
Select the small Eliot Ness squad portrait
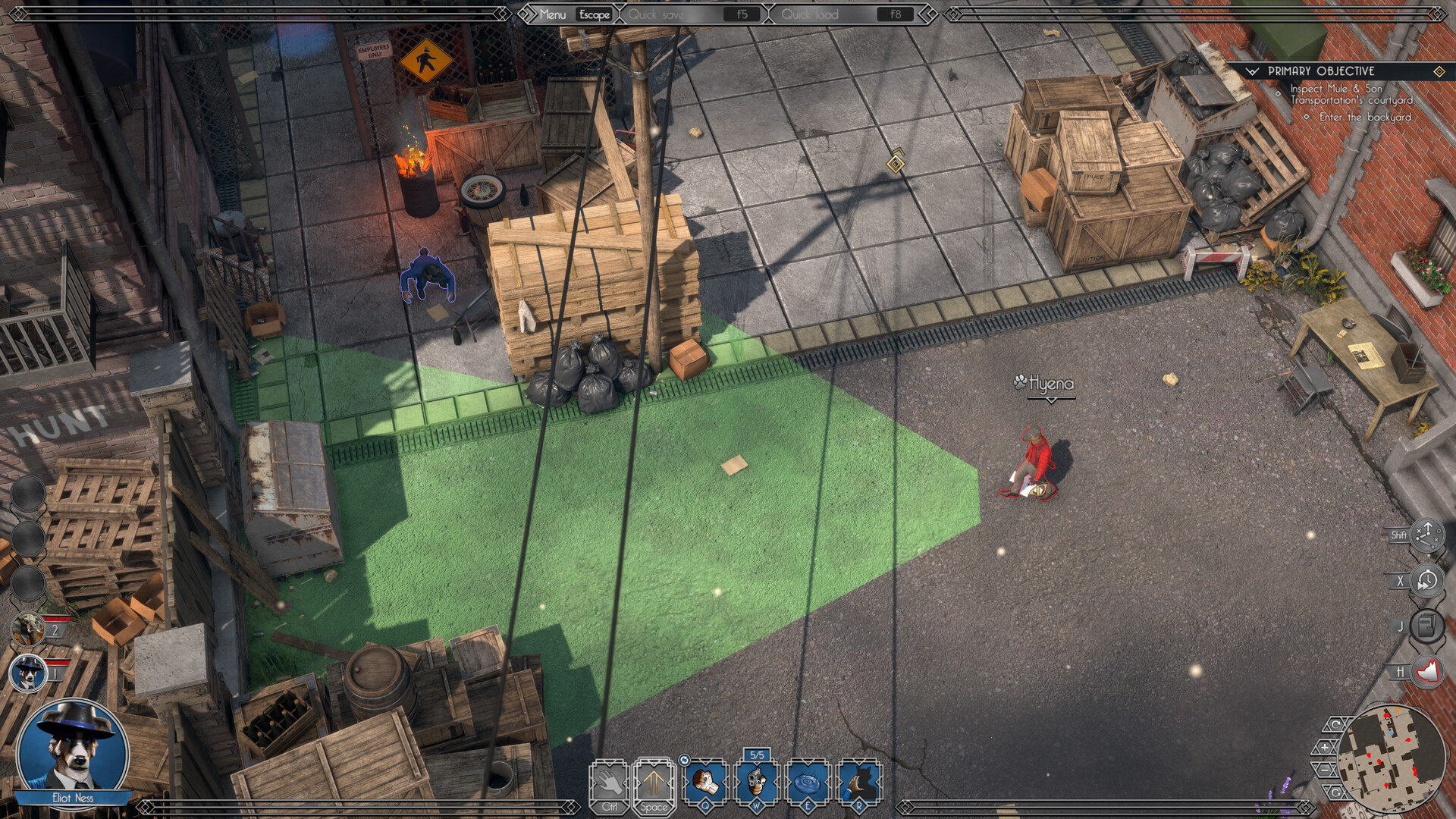pyautogui.click(x=28, y=673)
